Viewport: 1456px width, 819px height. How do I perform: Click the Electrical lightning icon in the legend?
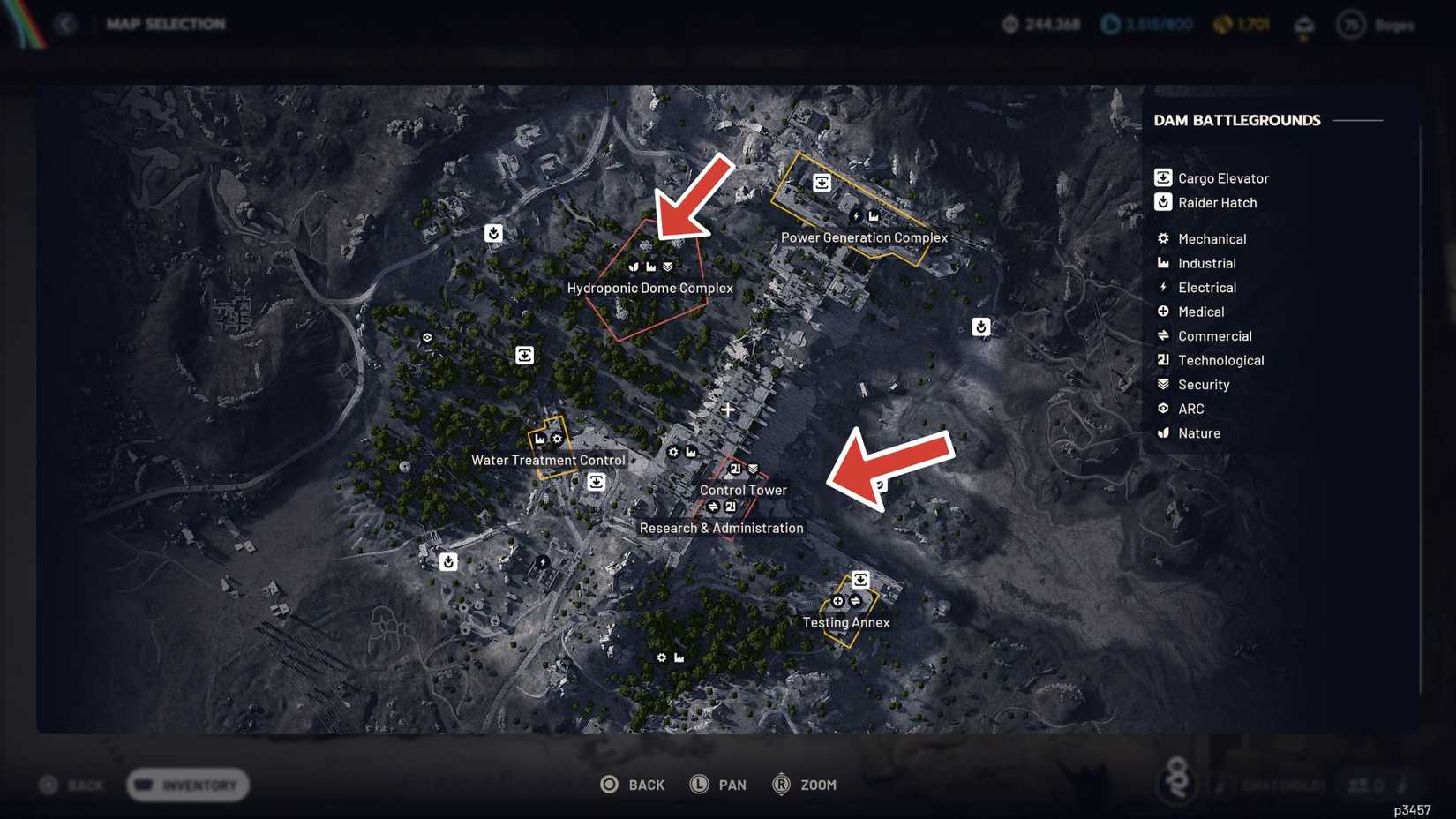[1163, 287]
